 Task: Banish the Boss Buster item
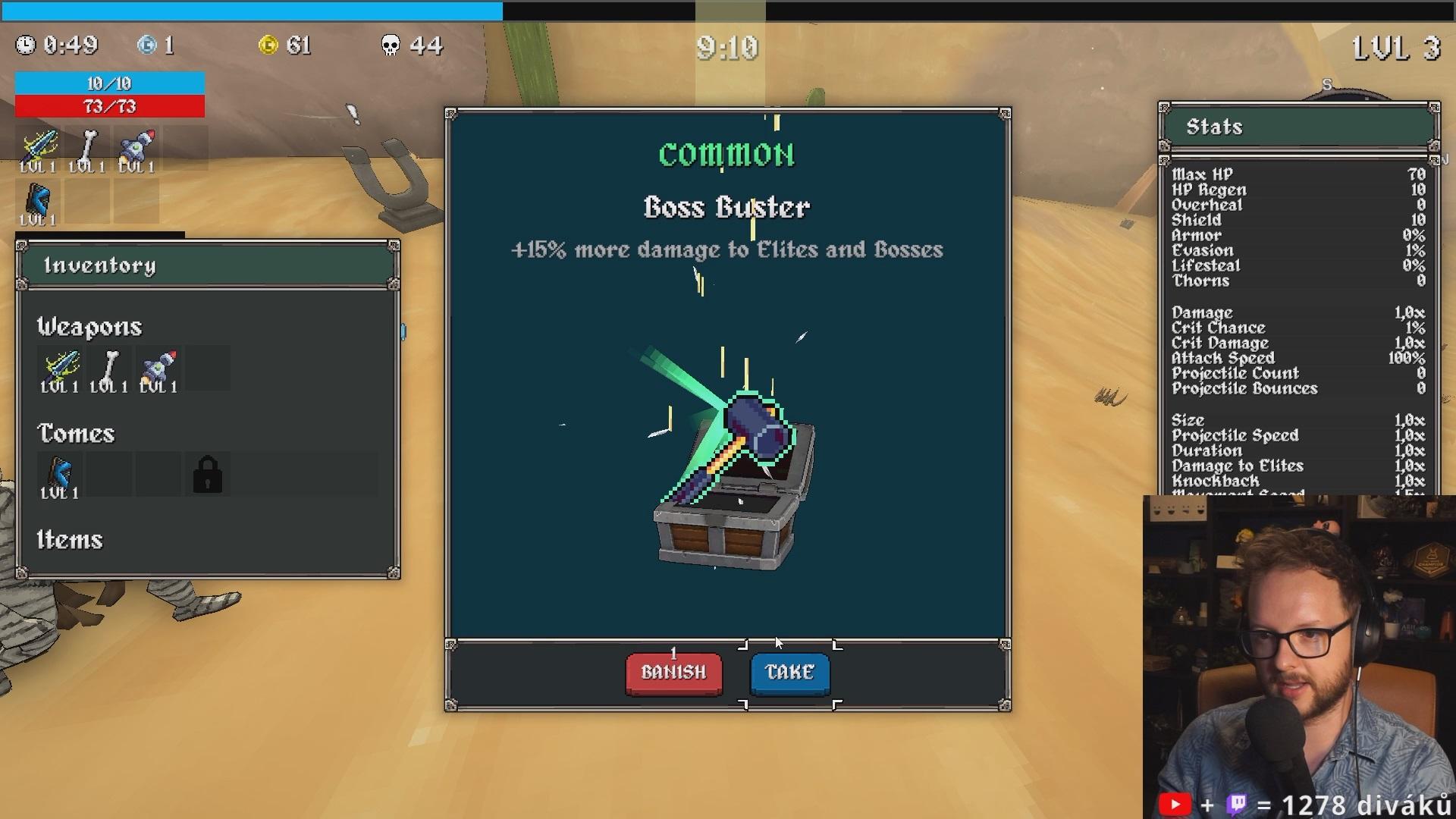pyautogui.click(x=673, y=673)
